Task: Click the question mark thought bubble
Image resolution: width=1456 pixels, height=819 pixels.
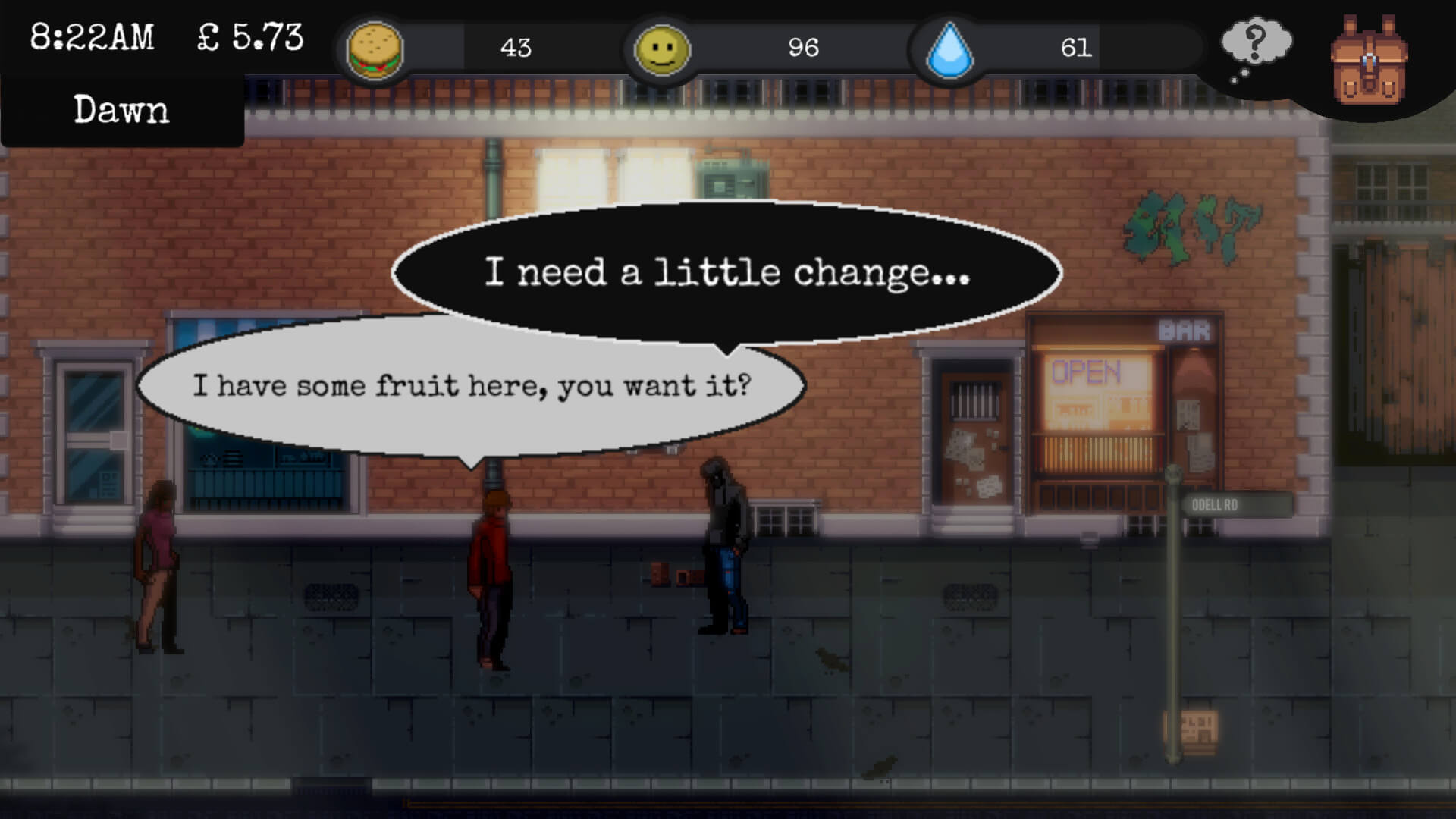Action: tap(1255, 44)
